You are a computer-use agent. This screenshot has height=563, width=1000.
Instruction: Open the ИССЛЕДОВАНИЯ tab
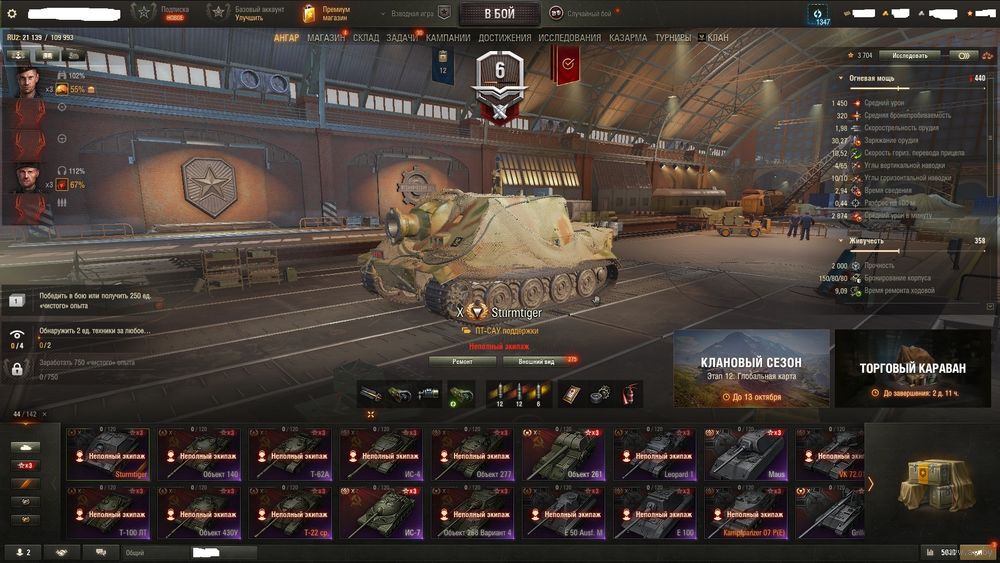[570, 38]
